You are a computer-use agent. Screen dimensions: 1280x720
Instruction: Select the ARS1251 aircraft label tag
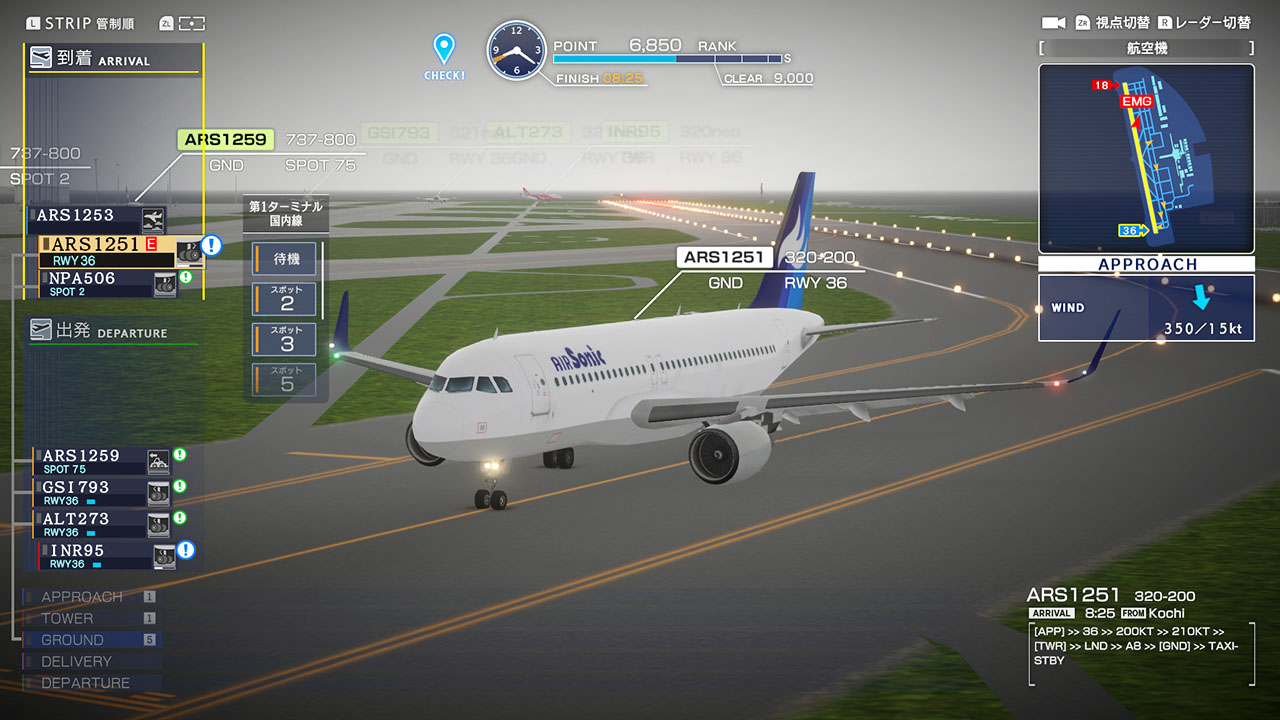point(724,258)
